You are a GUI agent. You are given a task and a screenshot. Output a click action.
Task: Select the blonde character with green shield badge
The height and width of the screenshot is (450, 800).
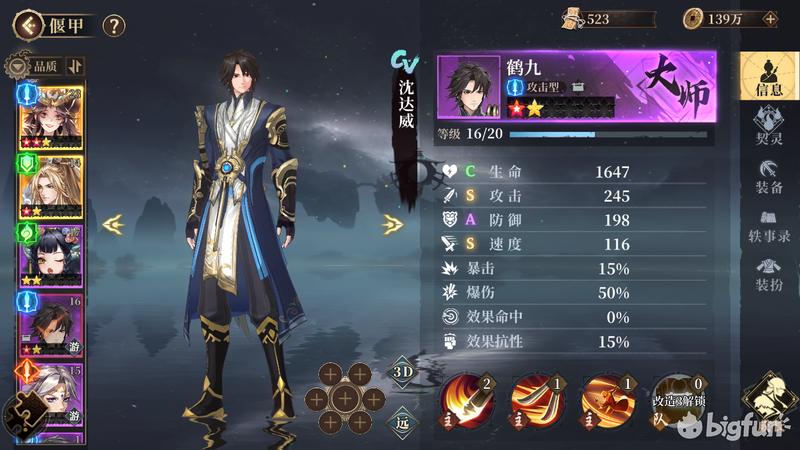(50, 185)
